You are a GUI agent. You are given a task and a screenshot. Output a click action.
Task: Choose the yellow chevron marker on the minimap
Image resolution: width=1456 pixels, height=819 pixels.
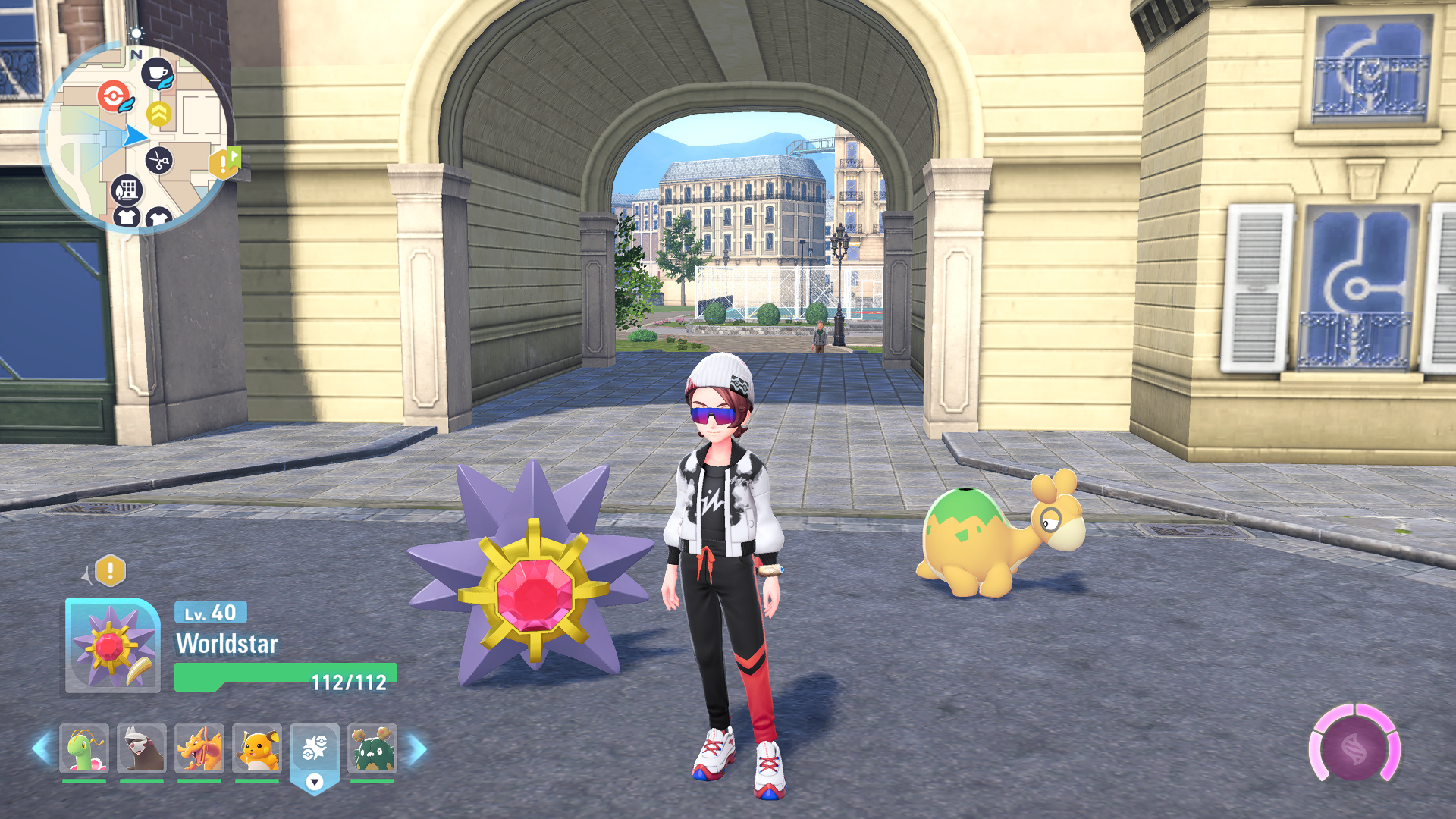[x=158, y=115]
